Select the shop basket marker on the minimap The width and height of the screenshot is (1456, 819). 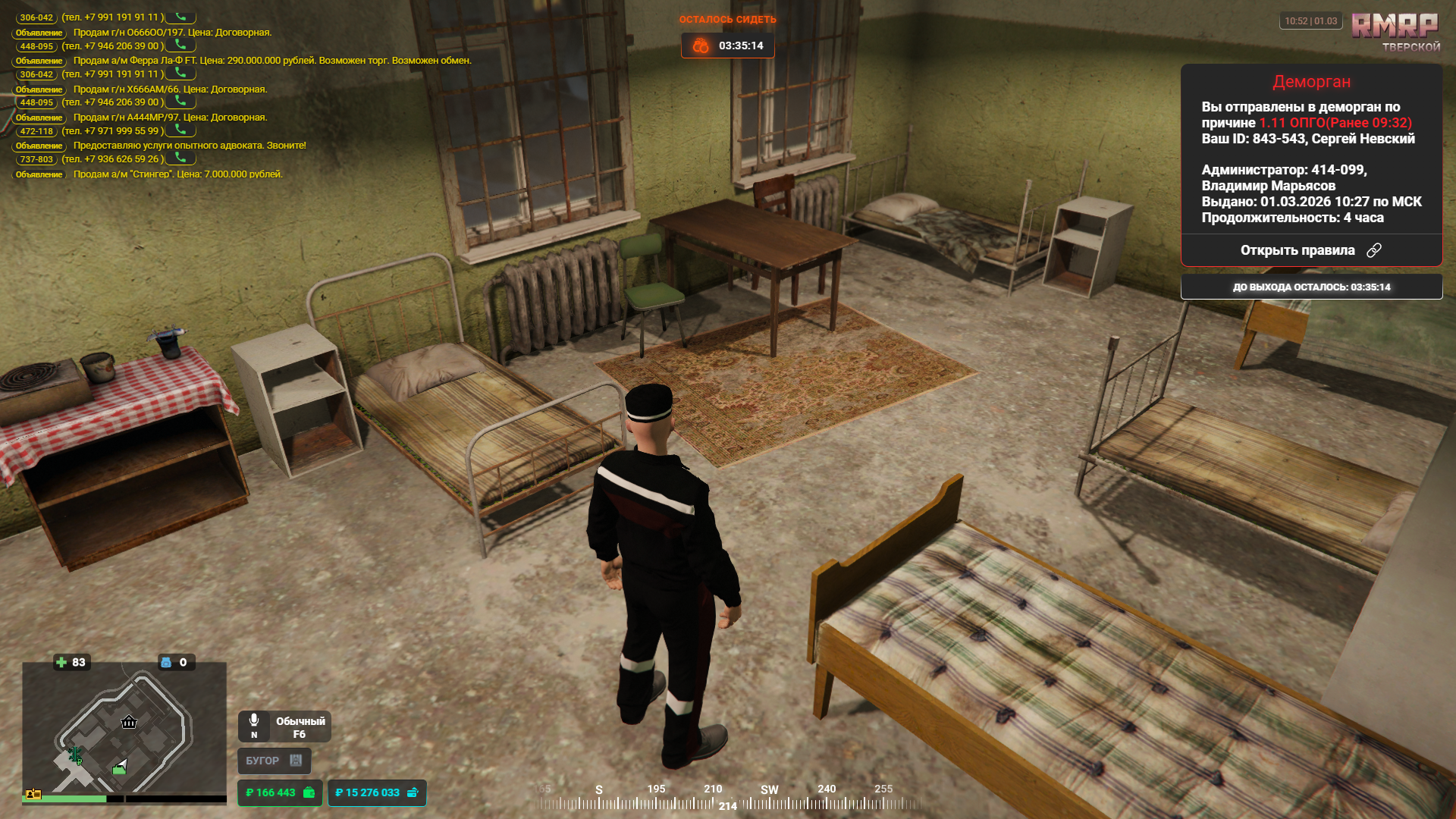click(129, 722)
